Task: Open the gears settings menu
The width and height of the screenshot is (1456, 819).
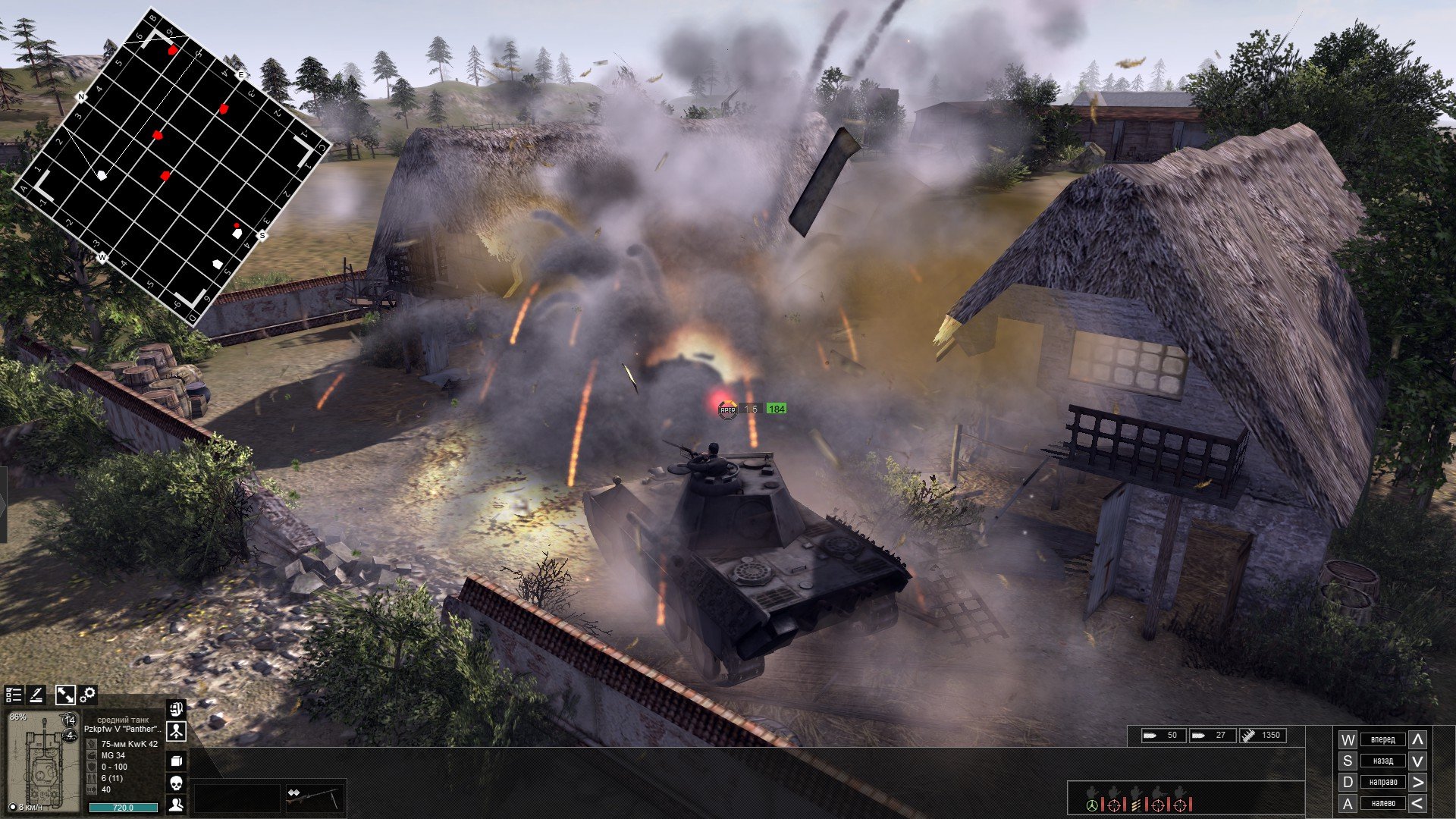Action: click(x=88, y=695)
